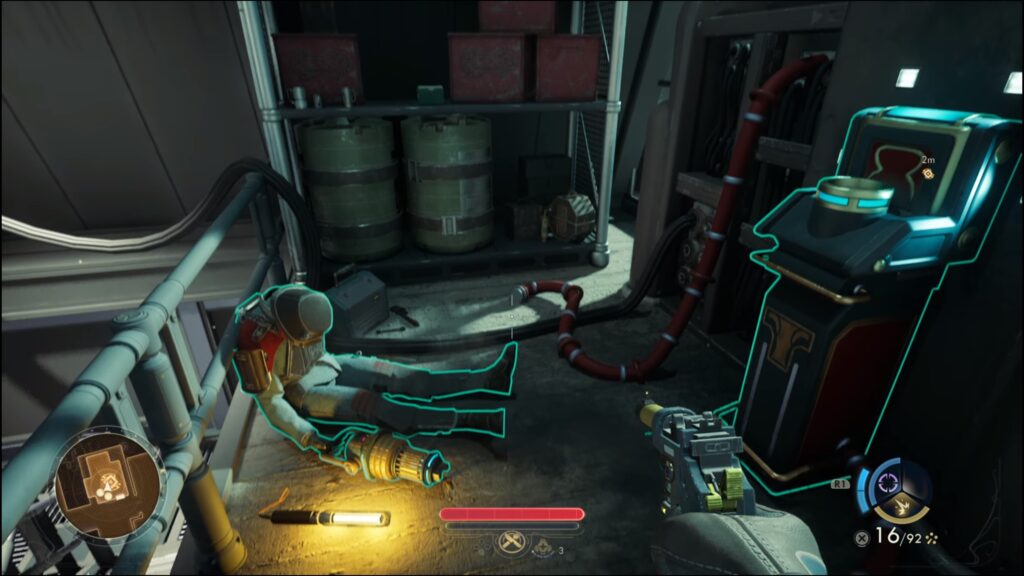Viewport: 1024px width, 576px height.
Task: Open the weapon wheel in the corner
Action: click(x=896, y=490)
